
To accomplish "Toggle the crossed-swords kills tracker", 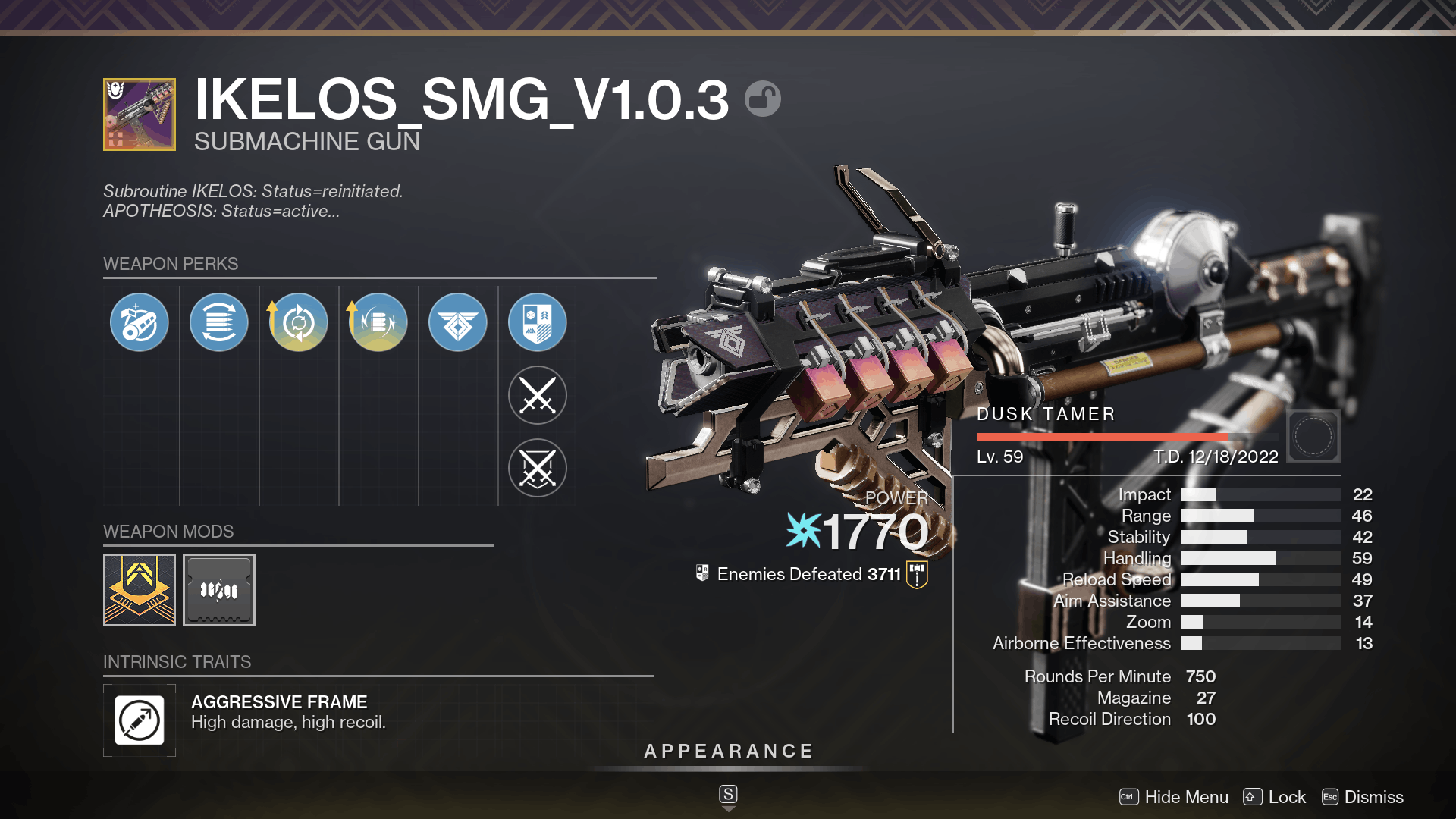I will (537, 394).
